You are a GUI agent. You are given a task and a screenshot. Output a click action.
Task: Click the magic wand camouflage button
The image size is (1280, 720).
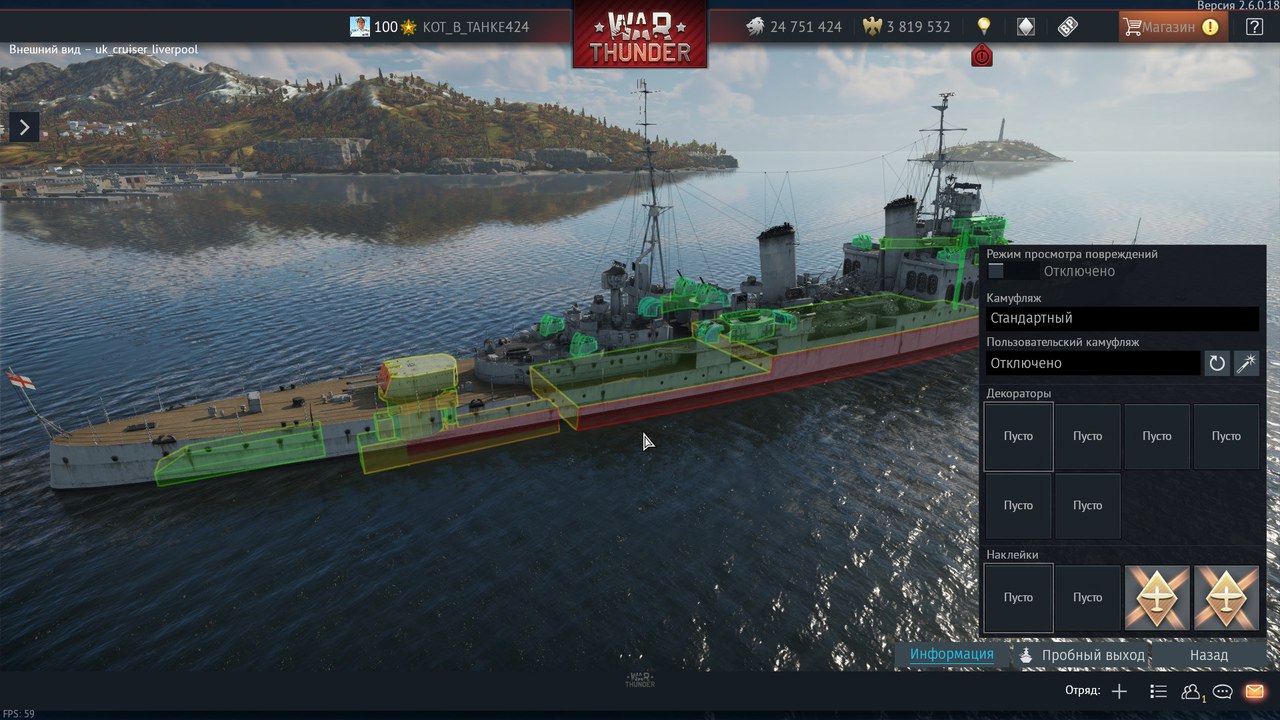pyautogui.click(x=1246, y=363)
